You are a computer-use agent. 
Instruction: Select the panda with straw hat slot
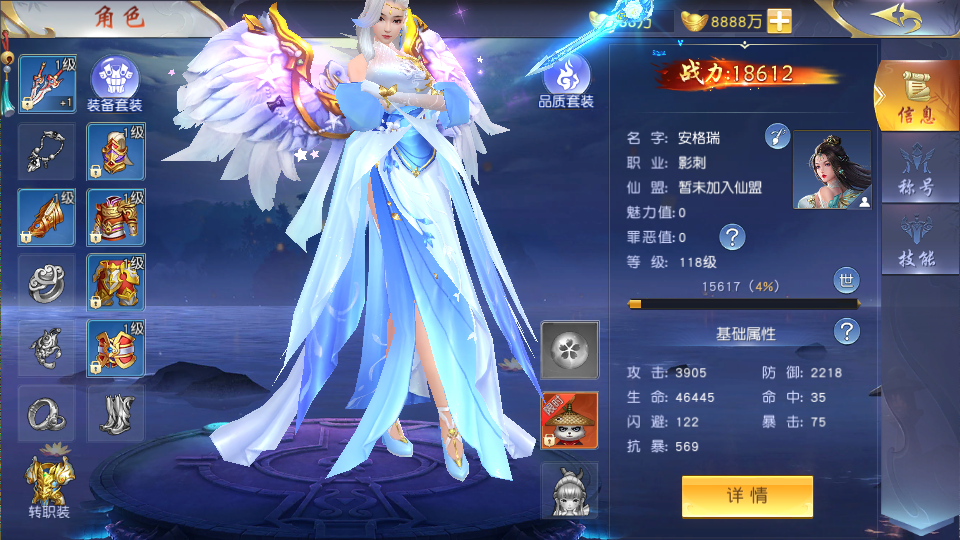pos(569,420)
